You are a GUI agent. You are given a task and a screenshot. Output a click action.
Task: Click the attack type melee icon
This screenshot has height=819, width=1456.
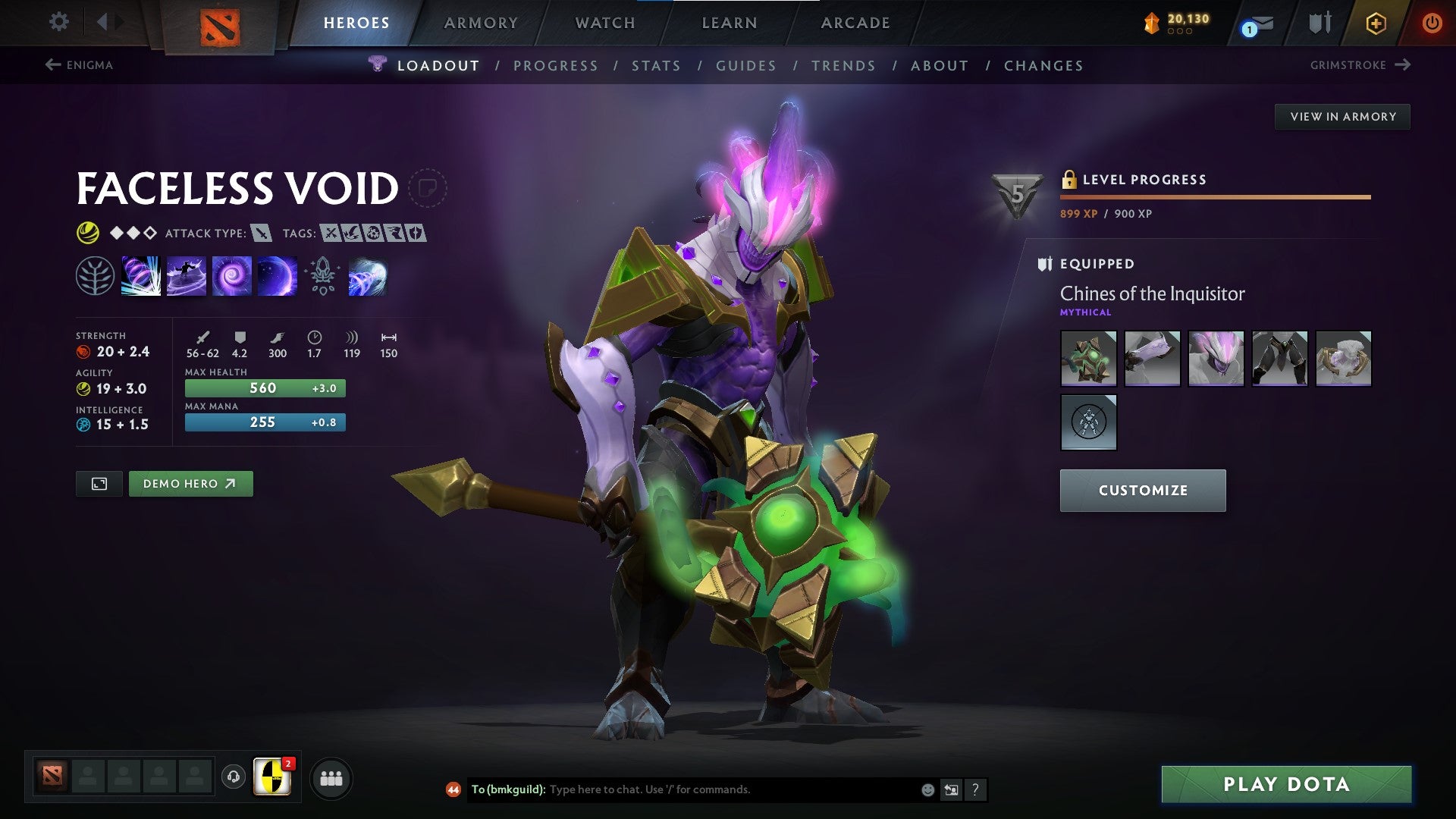tap(260, 234)
